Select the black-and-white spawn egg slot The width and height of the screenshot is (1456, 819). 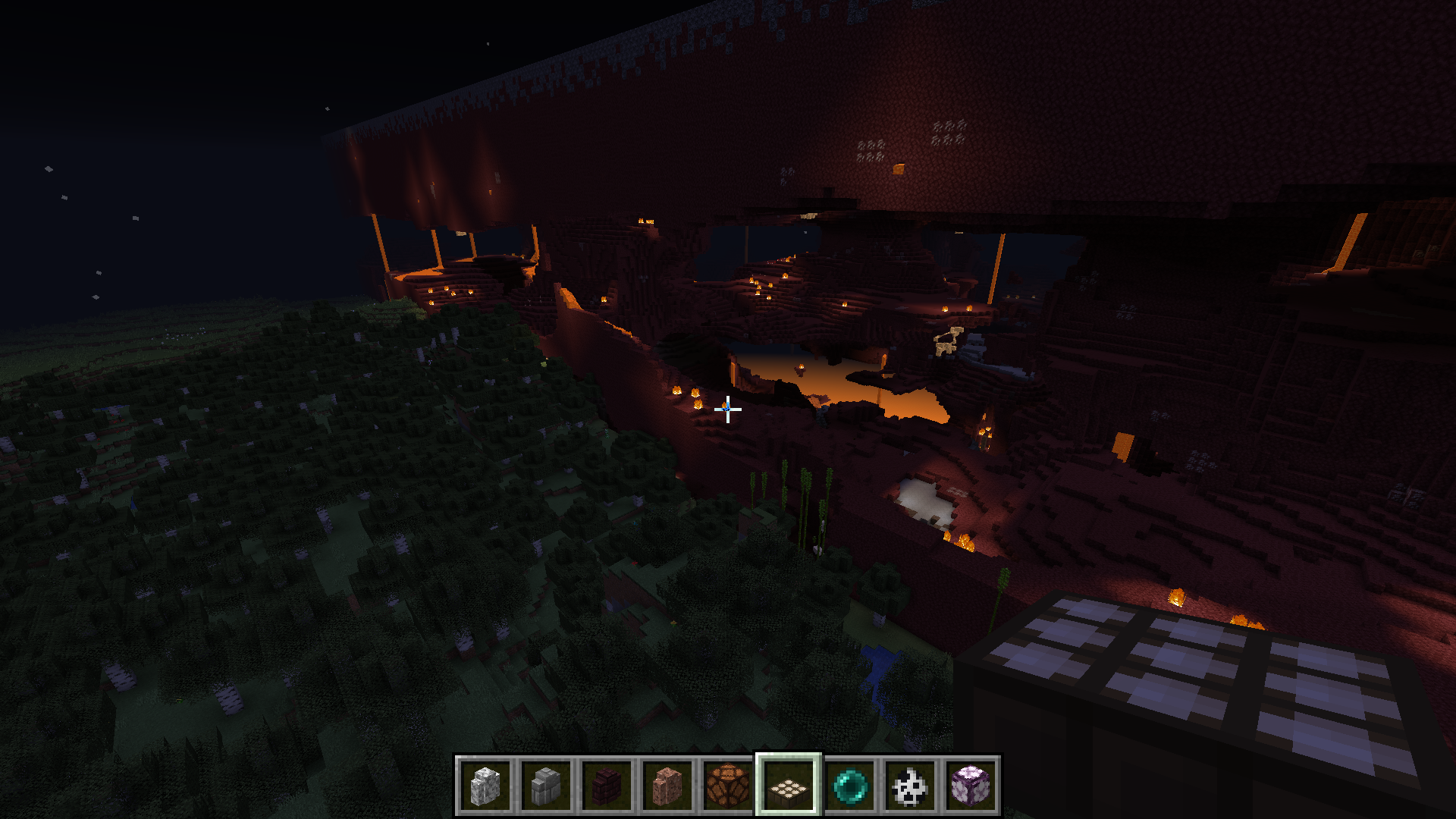pyautogui.click(x=910, y=786)
